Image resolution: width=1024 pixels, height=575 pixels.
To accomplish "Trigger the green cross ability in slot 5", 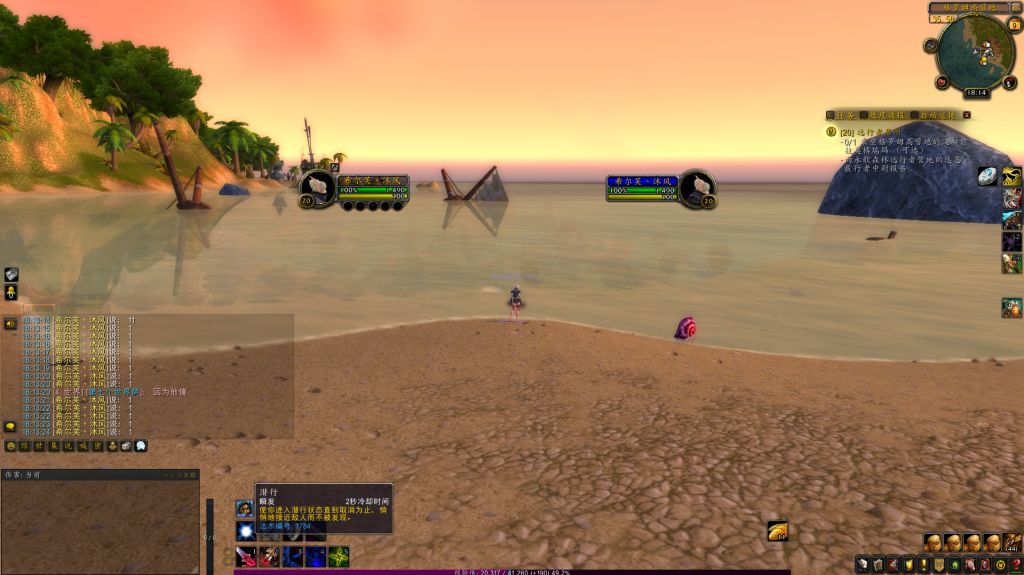I will pos(339,556).
